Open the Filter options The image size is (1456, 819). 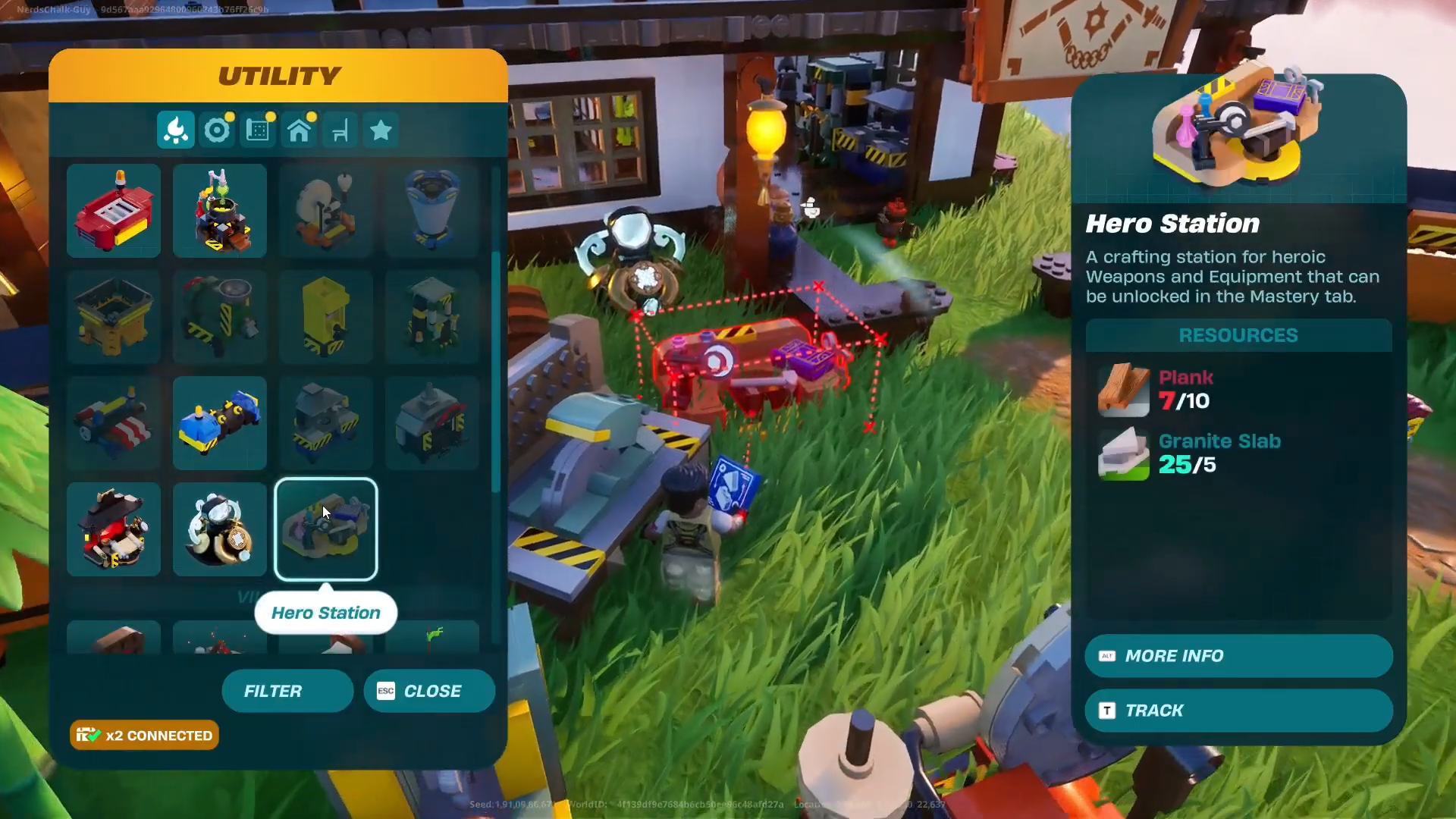(287, 691)
